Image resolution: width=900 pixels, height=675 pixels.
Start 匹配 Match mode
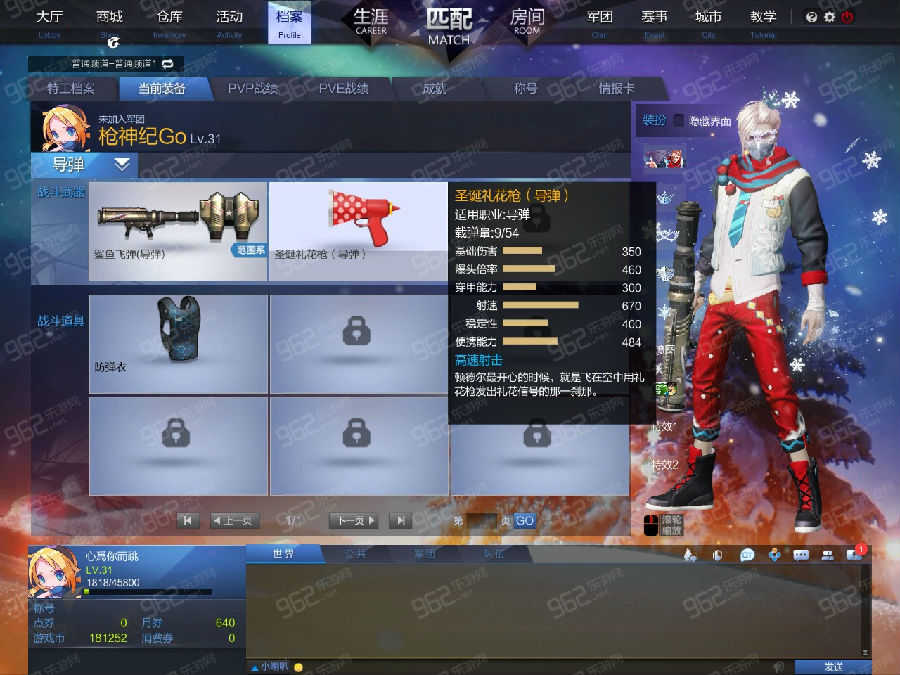(448, 24)
